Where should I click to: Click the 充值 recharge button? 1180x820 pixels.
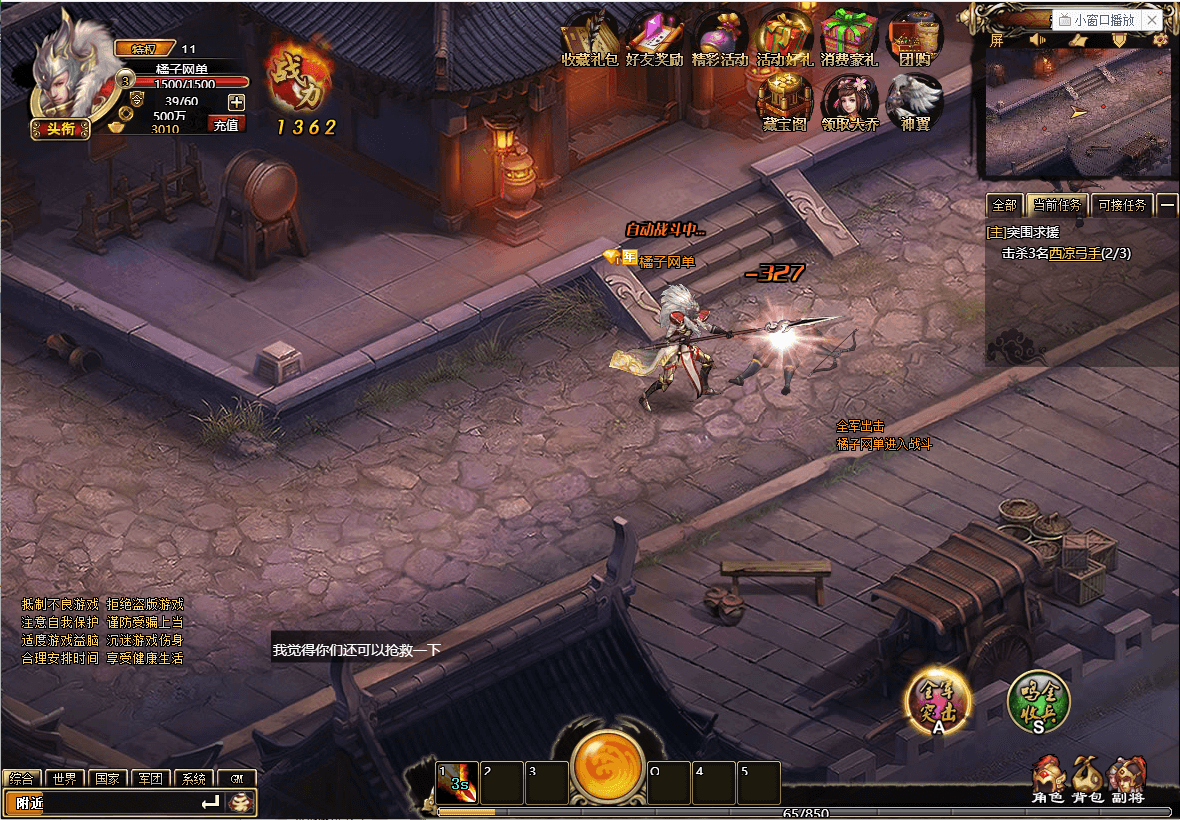pyautogui.click(x=226, y=125)
